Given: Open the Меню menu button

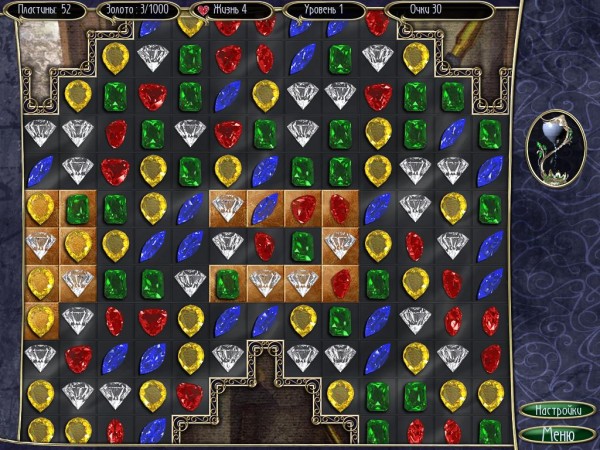Looking at the screenshot, I should point(558,433).
